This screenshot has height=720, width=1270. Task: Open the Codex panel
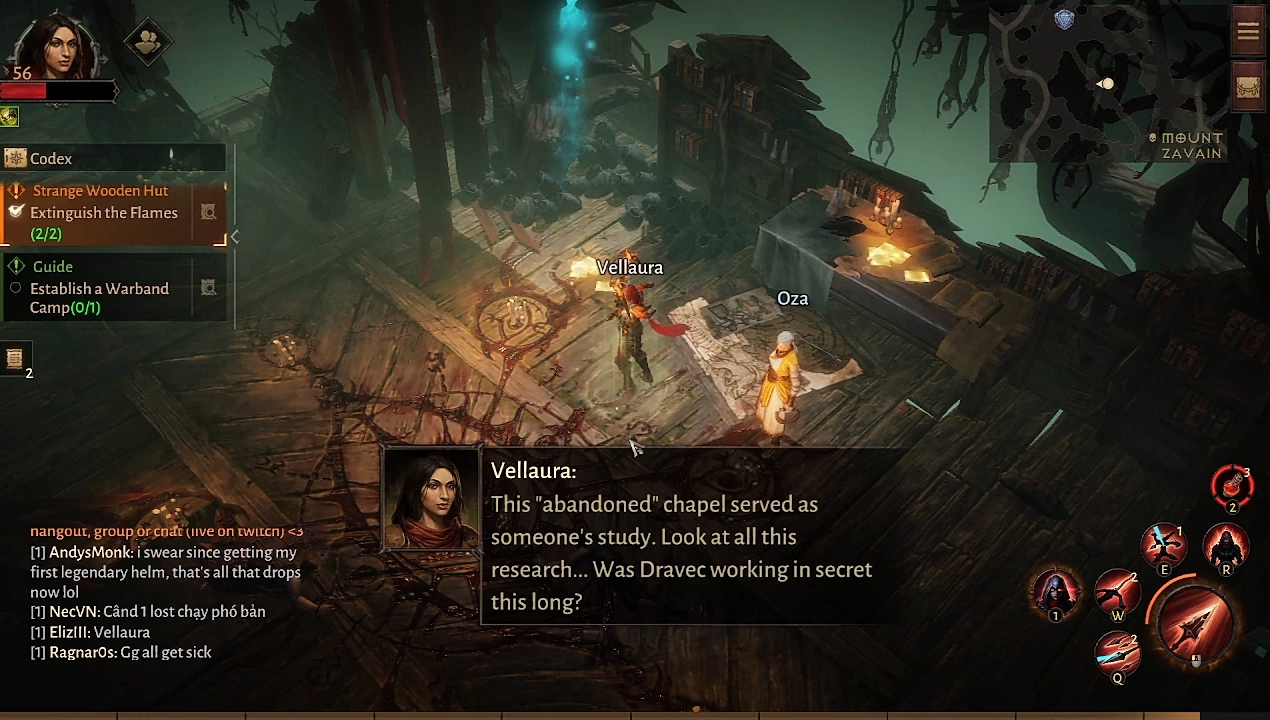(50, 158)
